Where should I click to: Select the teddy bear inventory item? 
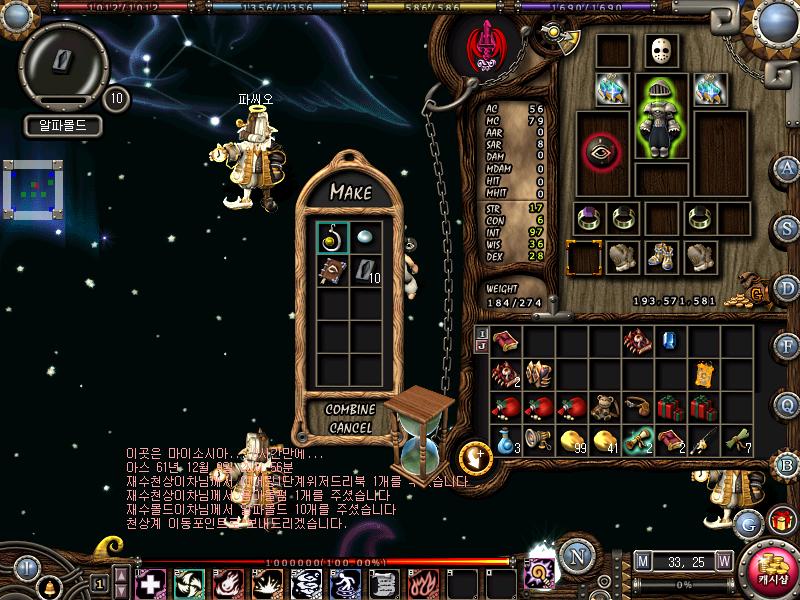point(605,407)
